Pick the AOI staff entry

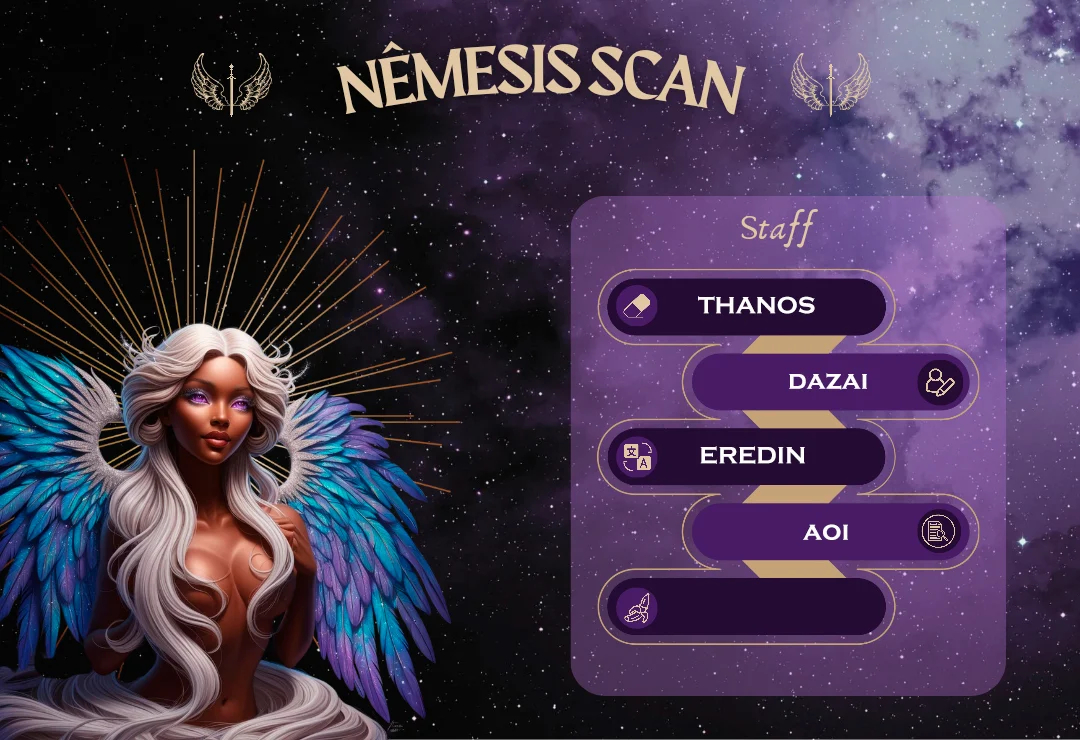[826, 532]
